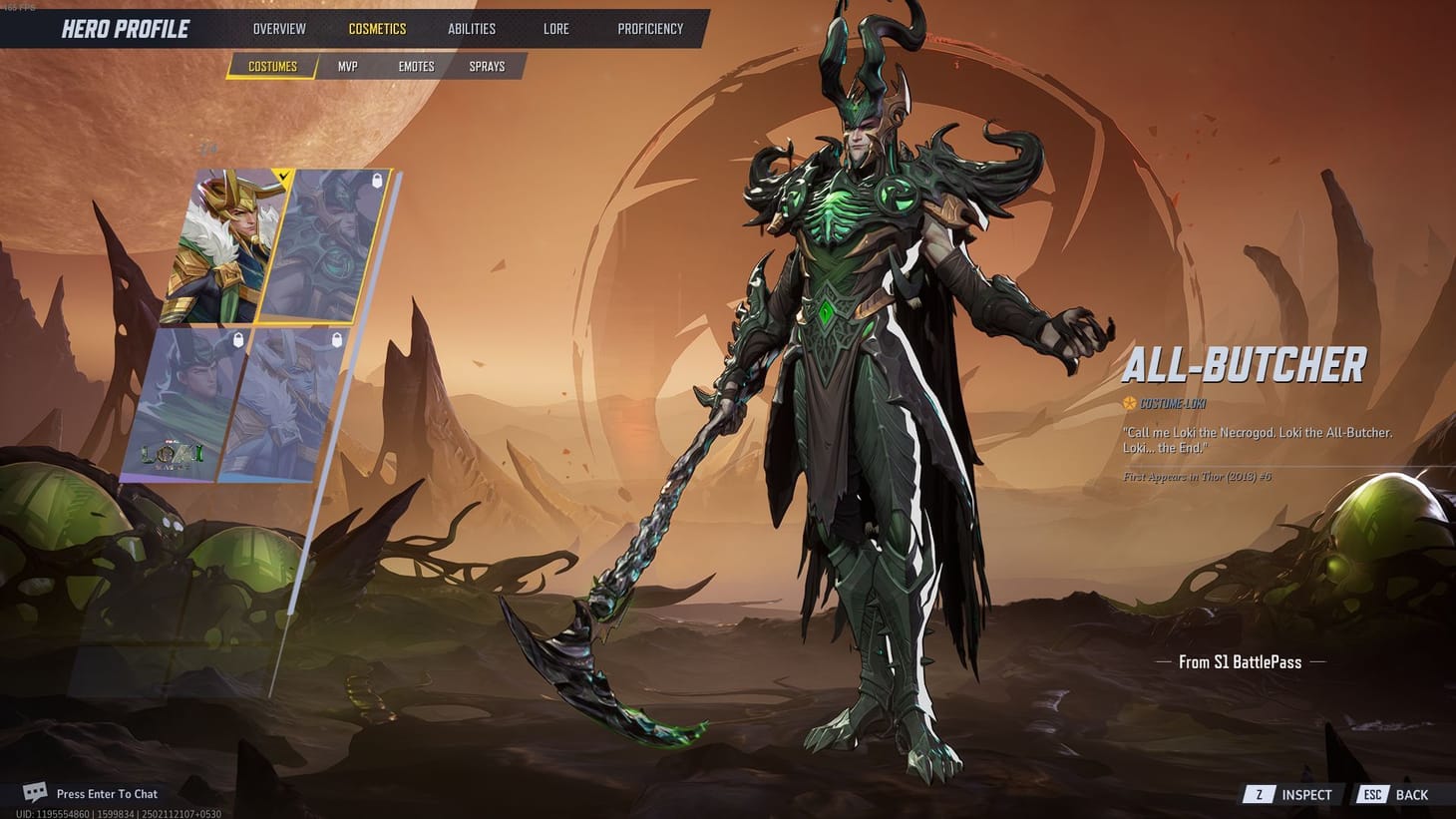This screenshot has height=819, width=1456.
Task: Switch to the Lore tab
Action: coord(555,28)
